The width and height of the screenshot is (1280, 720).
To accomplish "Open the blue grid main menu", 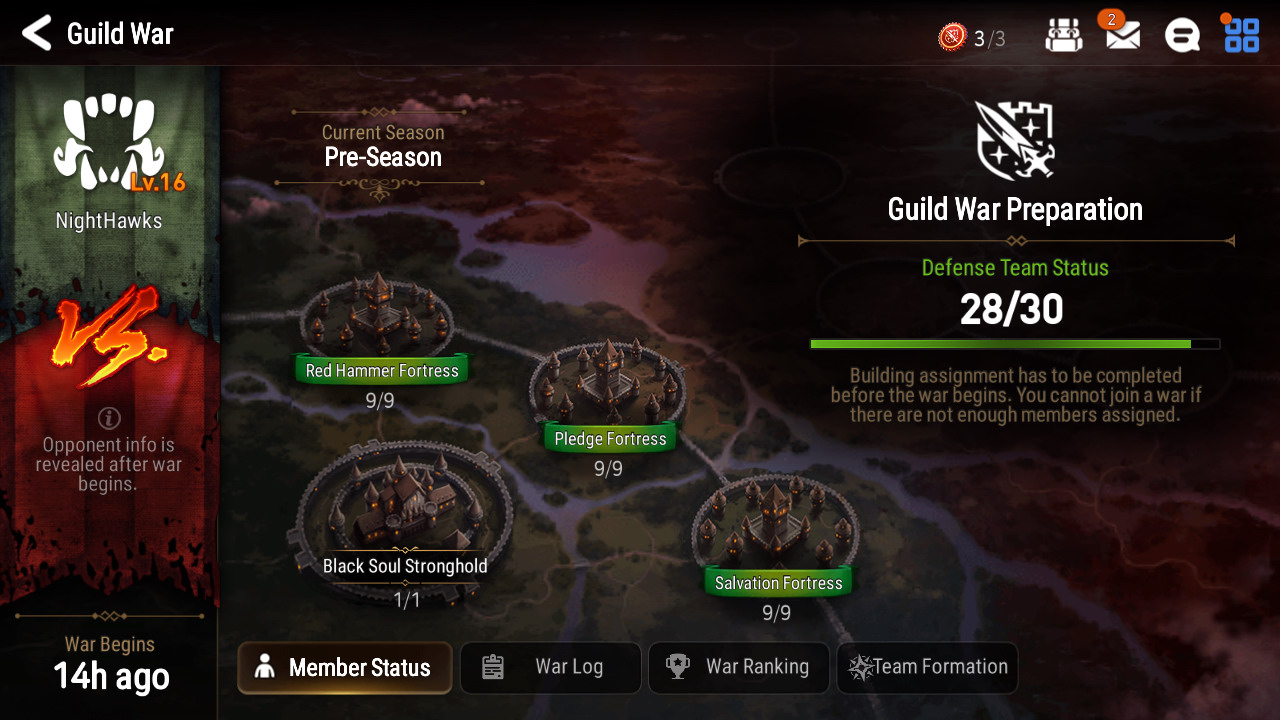I will (x=1241, y=35).
